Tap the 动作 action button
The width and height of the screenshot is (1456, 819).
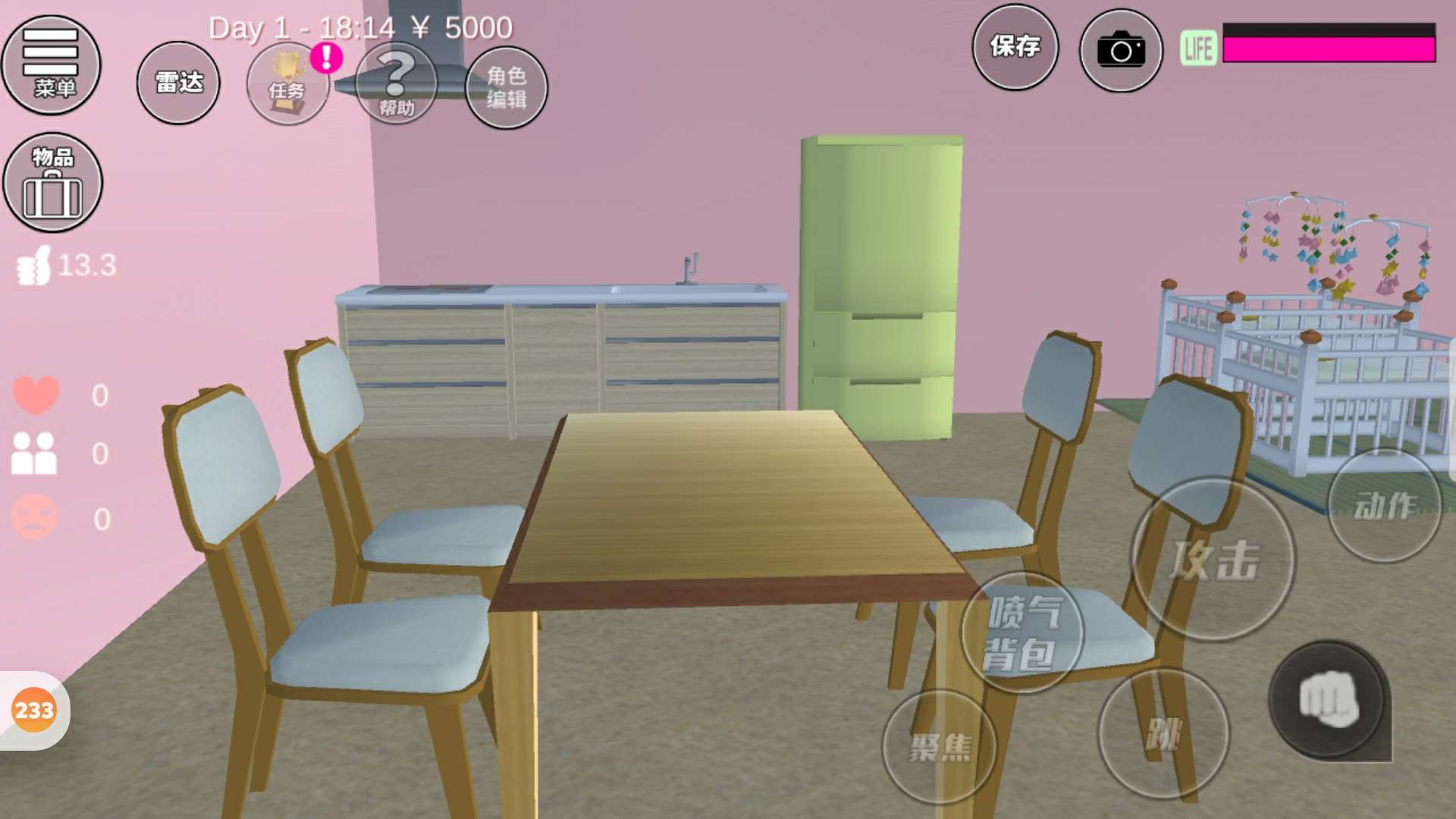pyautogui.click(x=1384, y=506)
